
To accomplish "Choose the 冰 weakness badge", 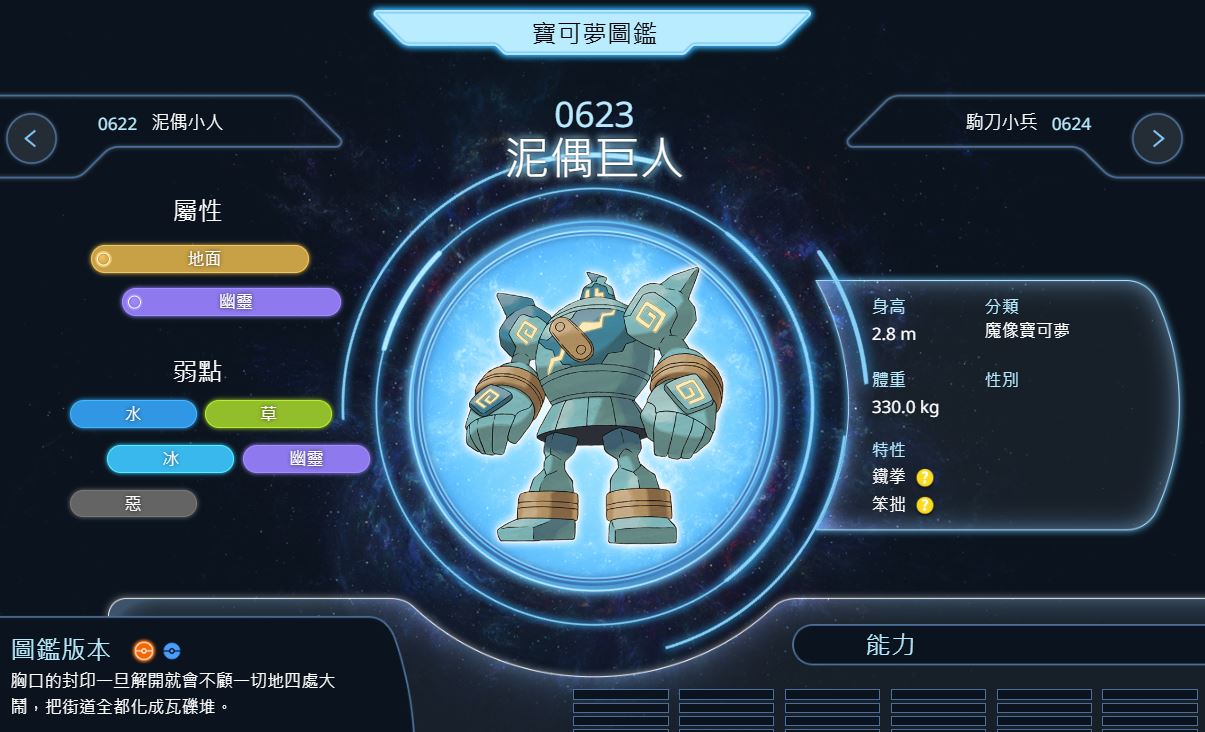I will 170,459.
